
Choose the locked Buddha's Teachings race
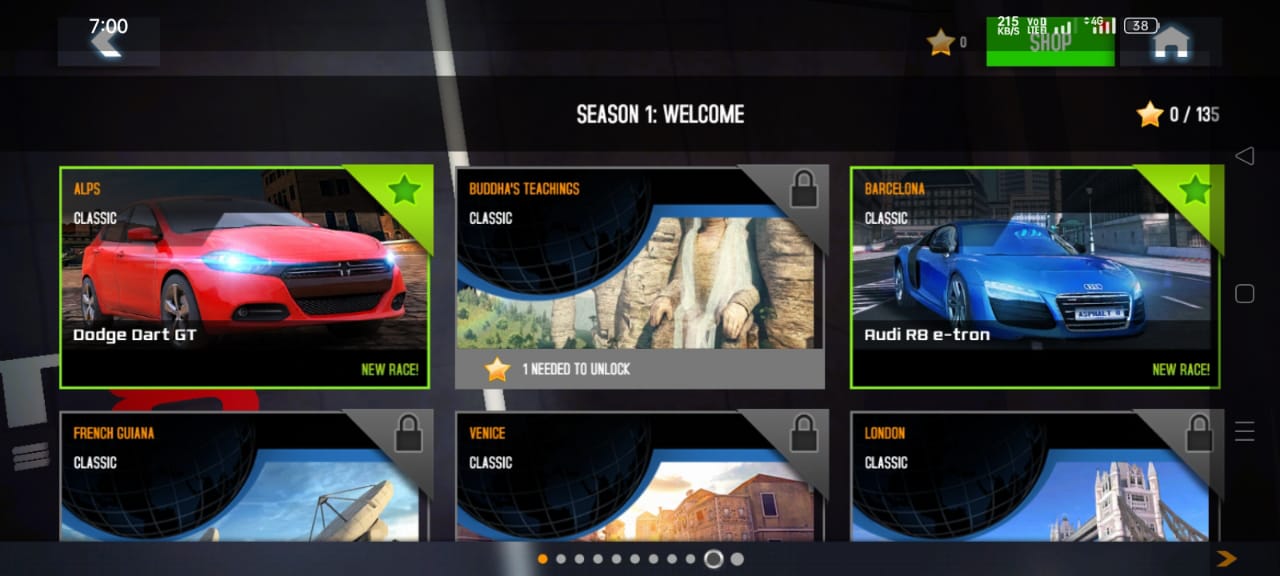(x=640, y=277)
